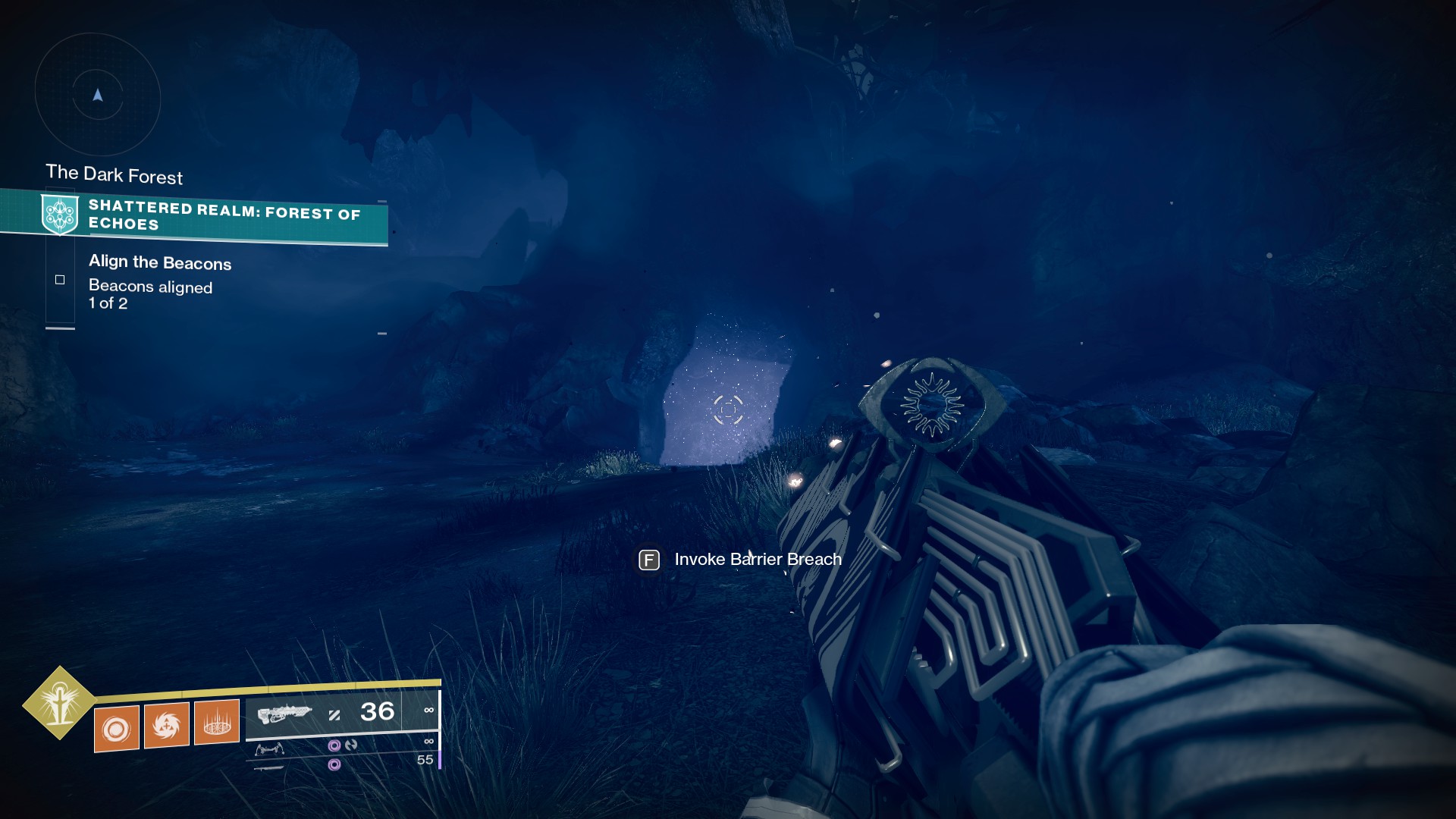
Task: Trigger the swirling melee ability icon
Action: (x=167, y=726)
